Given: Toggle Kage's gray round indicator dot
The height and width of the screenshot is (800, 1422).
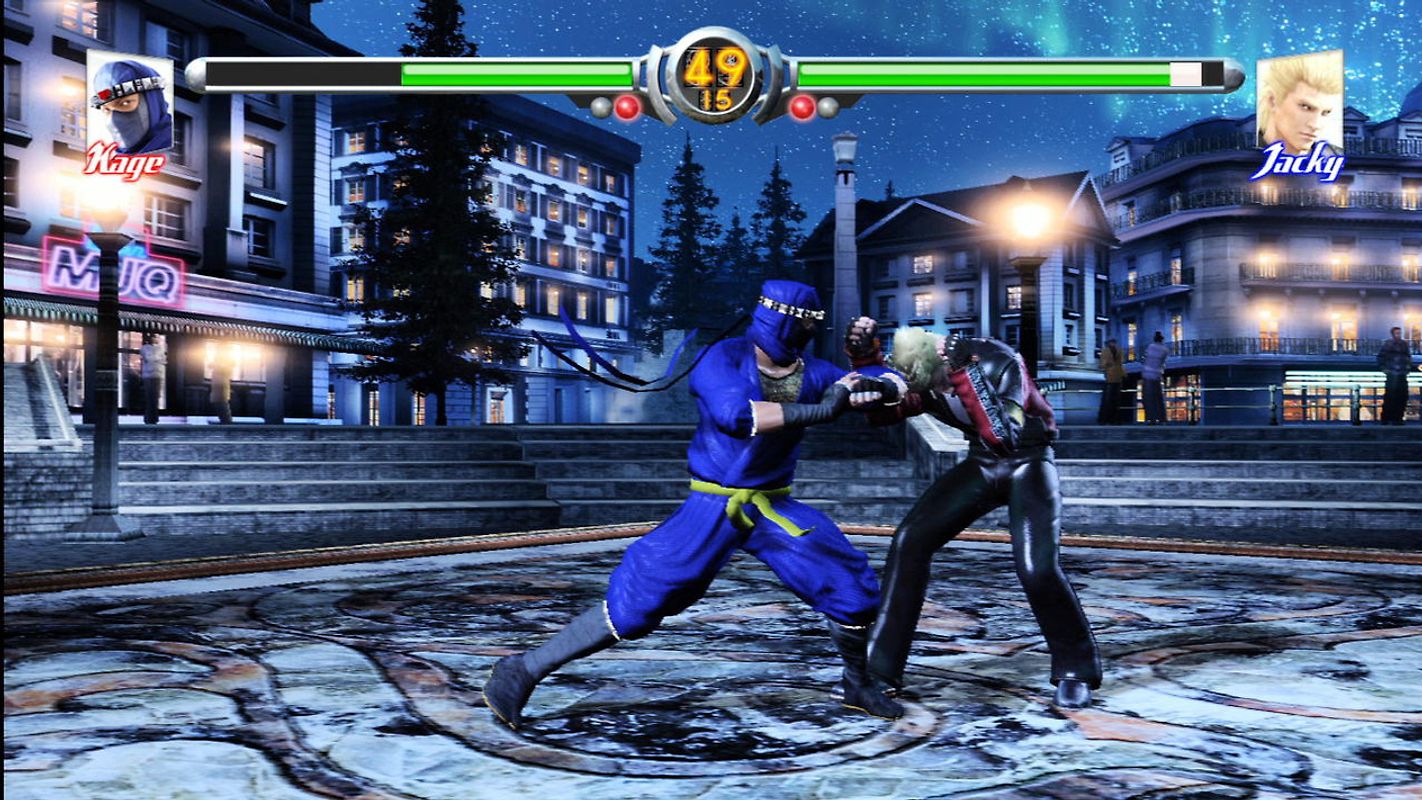Looking at the screenshot, I should (x=600, y=105).
